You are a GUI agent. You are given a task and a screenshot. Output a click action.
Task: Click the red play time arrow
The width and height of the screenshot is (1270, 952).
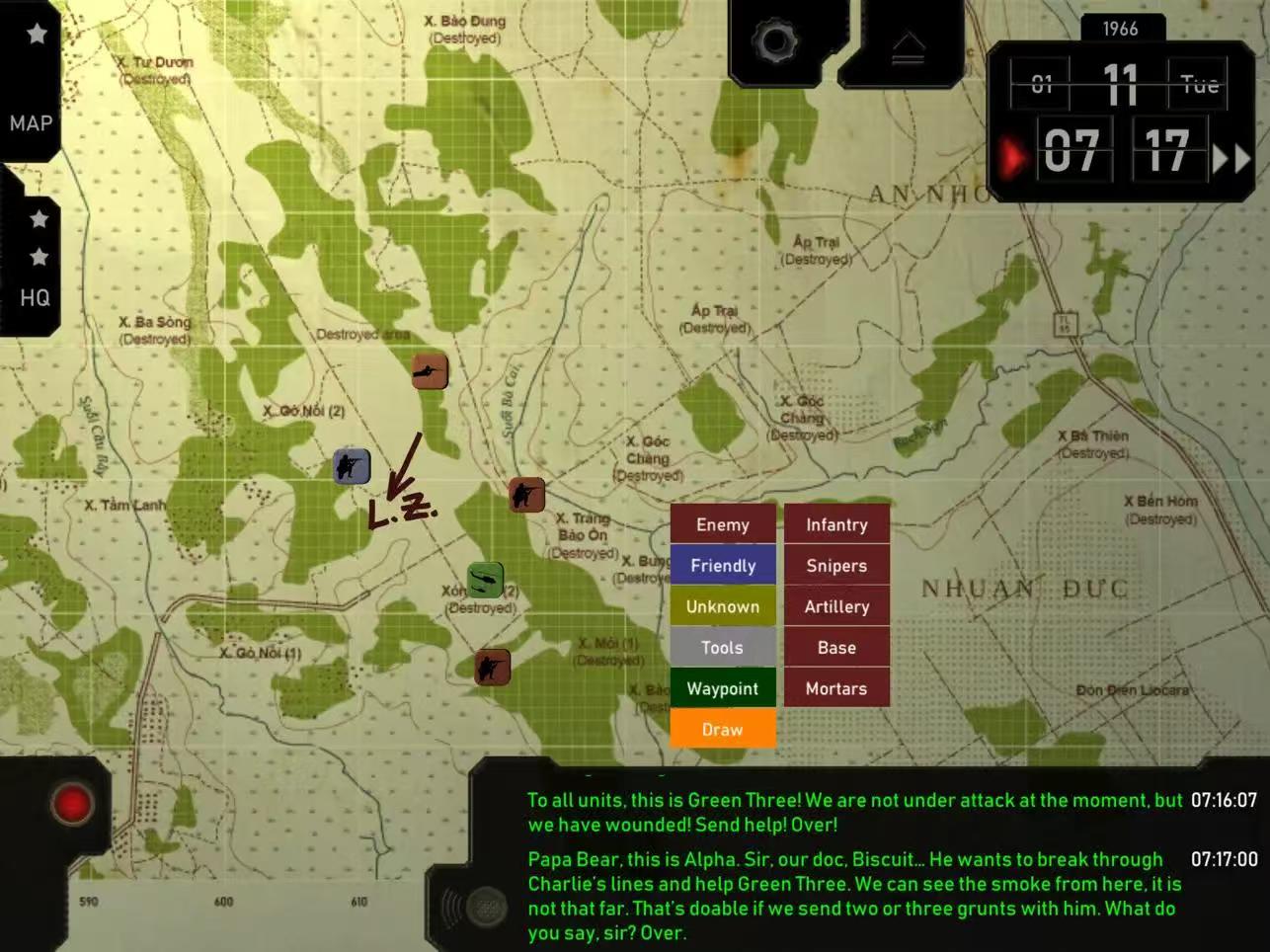(x=1010, y=157)
